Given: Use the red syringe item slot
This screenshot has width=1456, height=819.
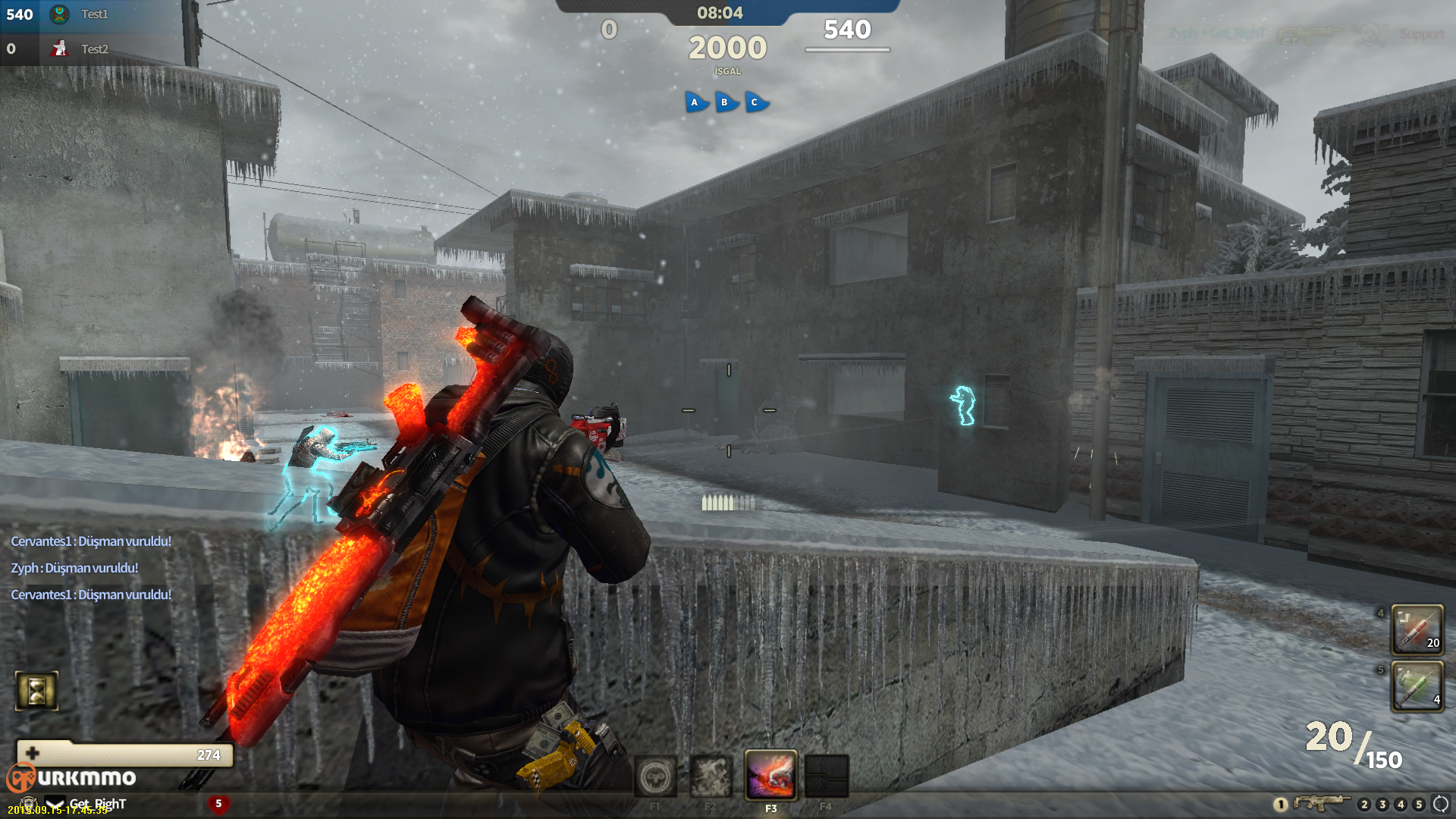Looking at the screenshot, I should pos(1417,629).
